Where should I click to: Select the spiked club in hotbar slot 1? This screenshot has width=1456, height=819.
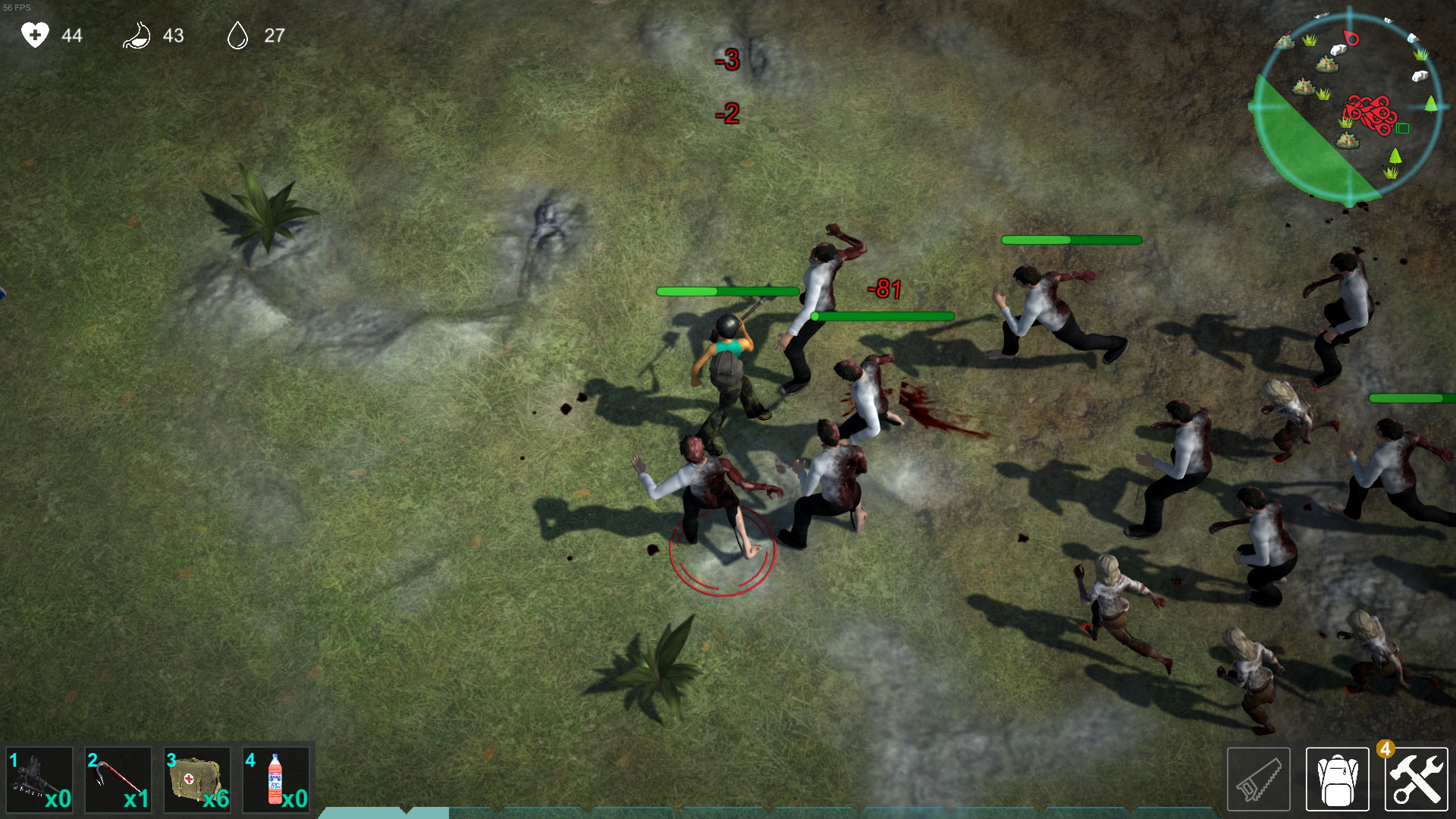point(39,780)
